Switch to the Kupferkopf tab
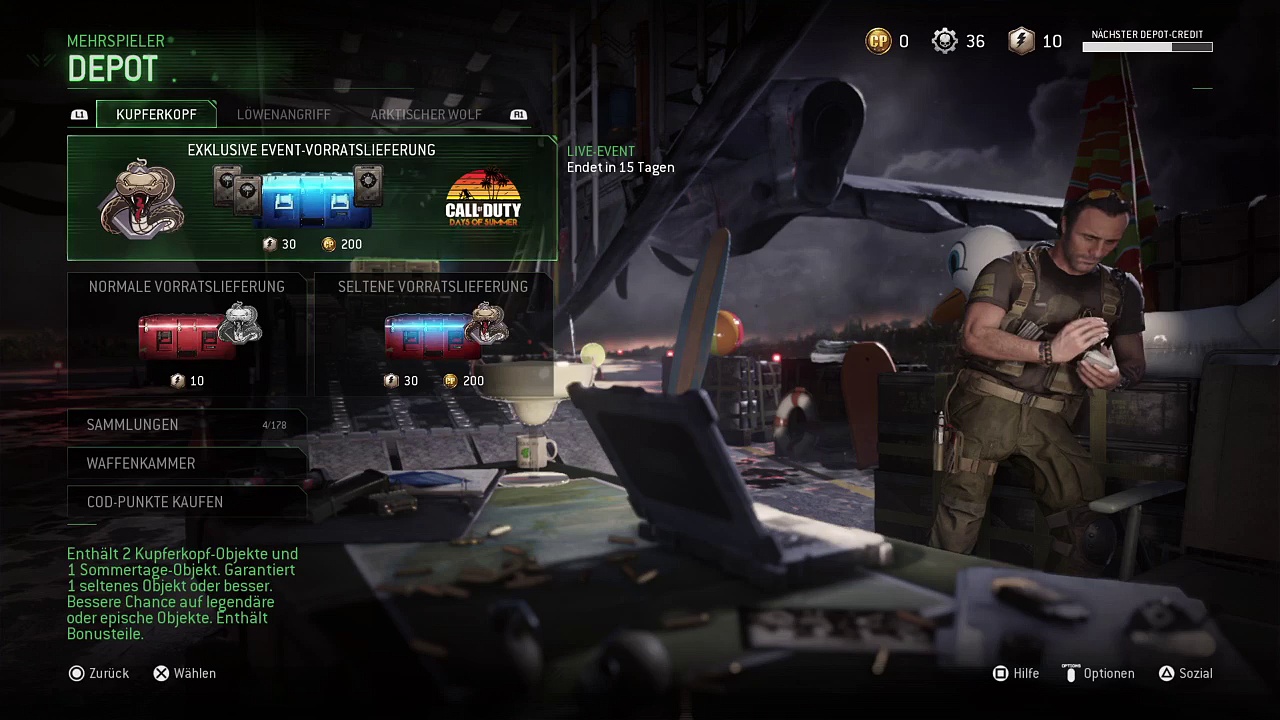This screenshot has width=1280, height=720. pos(156,114)
